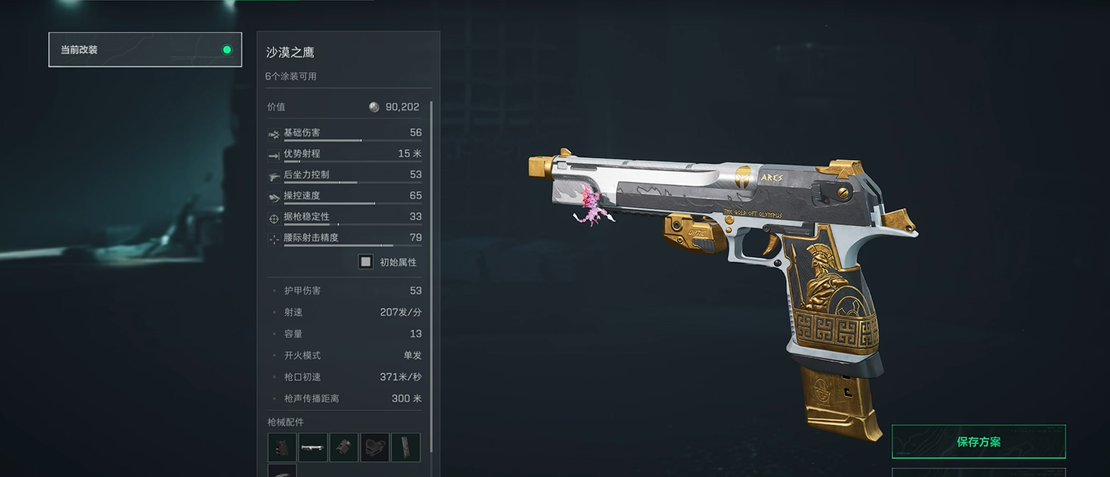Select the 当前改装 (current modification) tab
The image size is (1110, 477).
145,49
